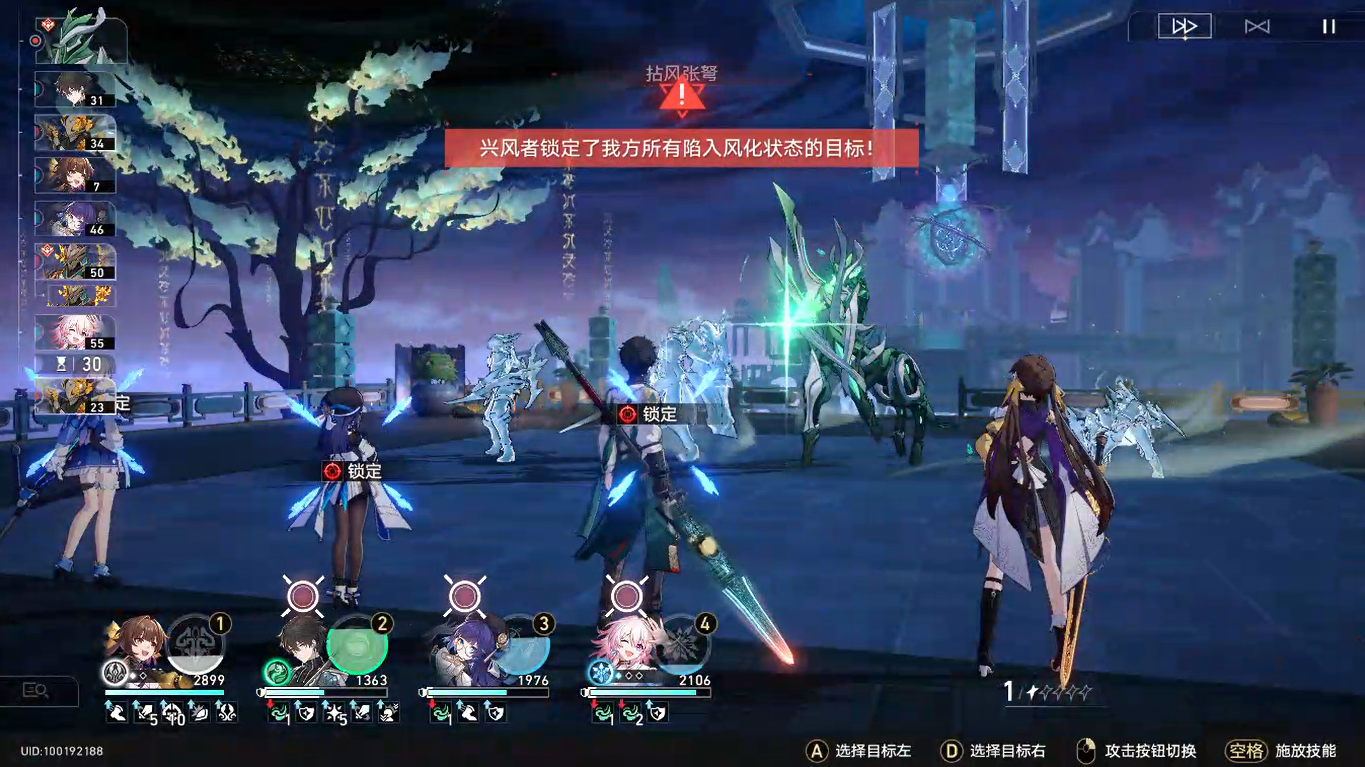This screenshot has height=767, width=1365.
Task: Select the turn order entry with value 31
Action: point(75,89)
